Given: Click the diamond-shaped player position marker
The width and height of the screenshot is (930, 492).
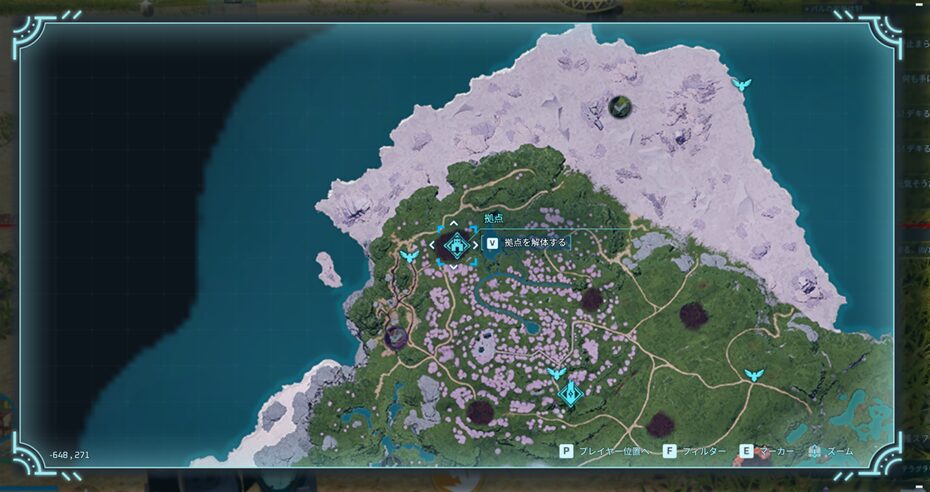Looking at the screenshot, I should [571, 394].
